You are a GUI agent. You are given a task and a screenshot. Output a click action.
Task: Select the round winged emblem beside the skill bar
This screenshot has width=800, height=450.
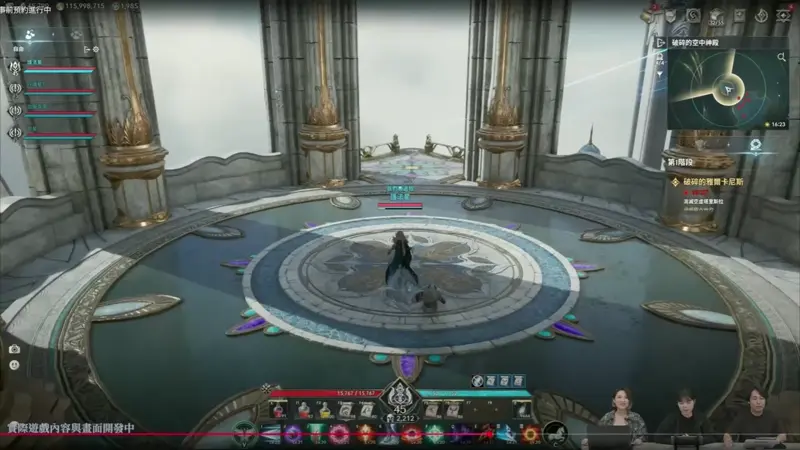click(x=242, y=434)
